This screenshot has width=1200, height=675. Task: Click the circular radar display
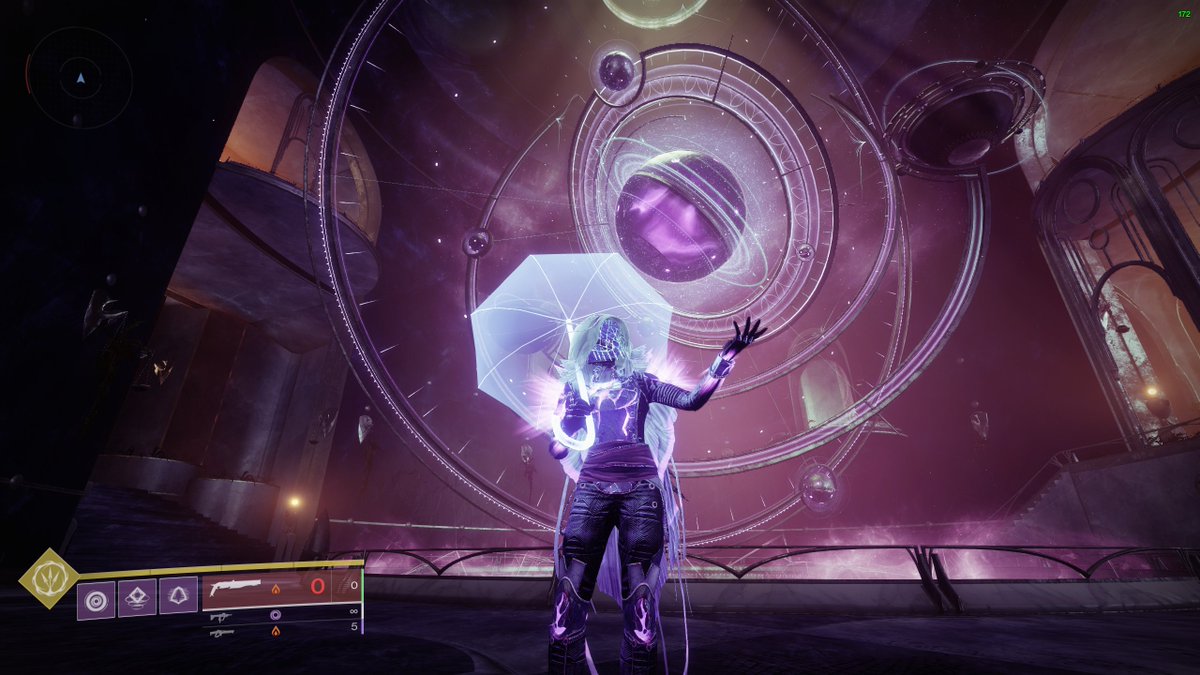pos(79,77)
